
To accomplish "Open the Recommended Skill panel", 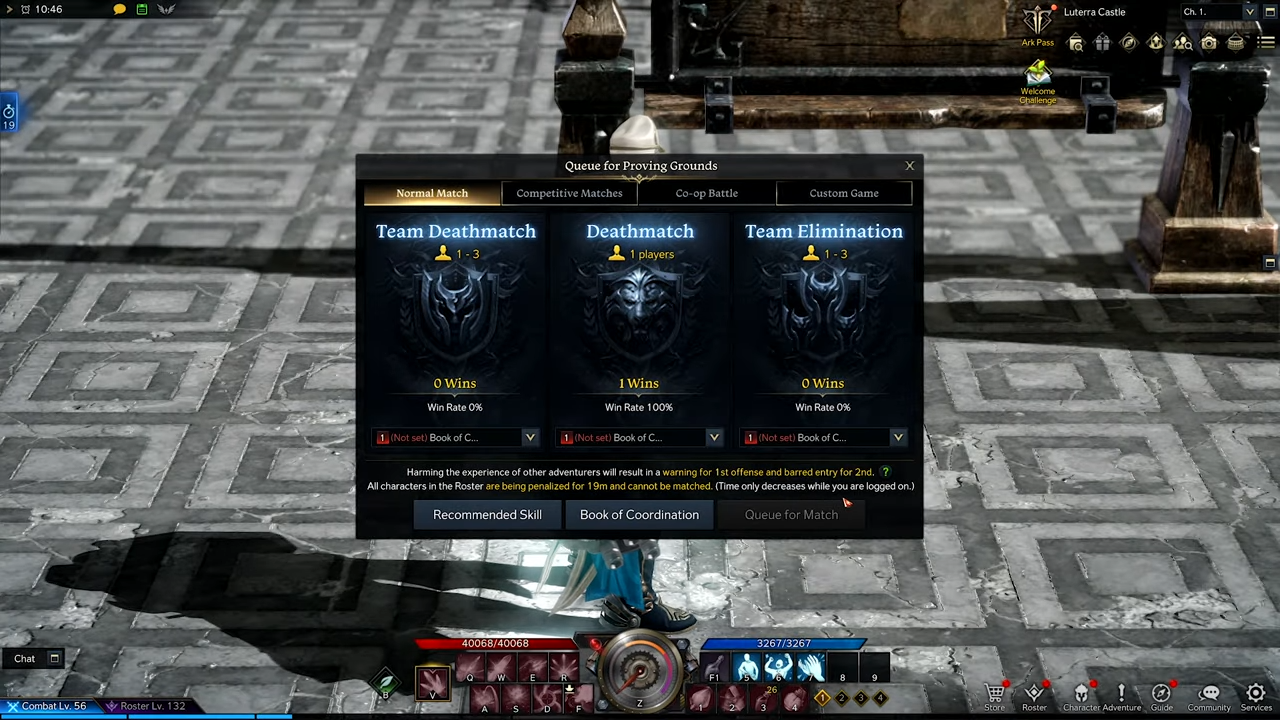I will tap(487, 515).
